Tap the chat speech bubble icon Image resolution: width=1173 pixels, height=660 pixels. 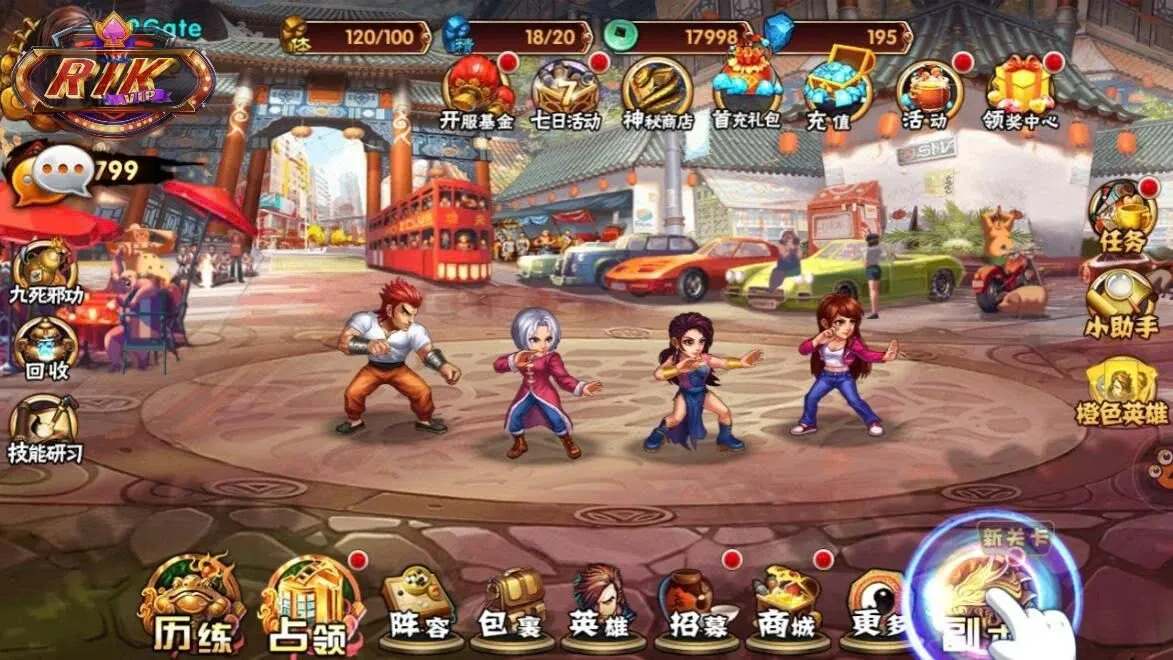63,173
